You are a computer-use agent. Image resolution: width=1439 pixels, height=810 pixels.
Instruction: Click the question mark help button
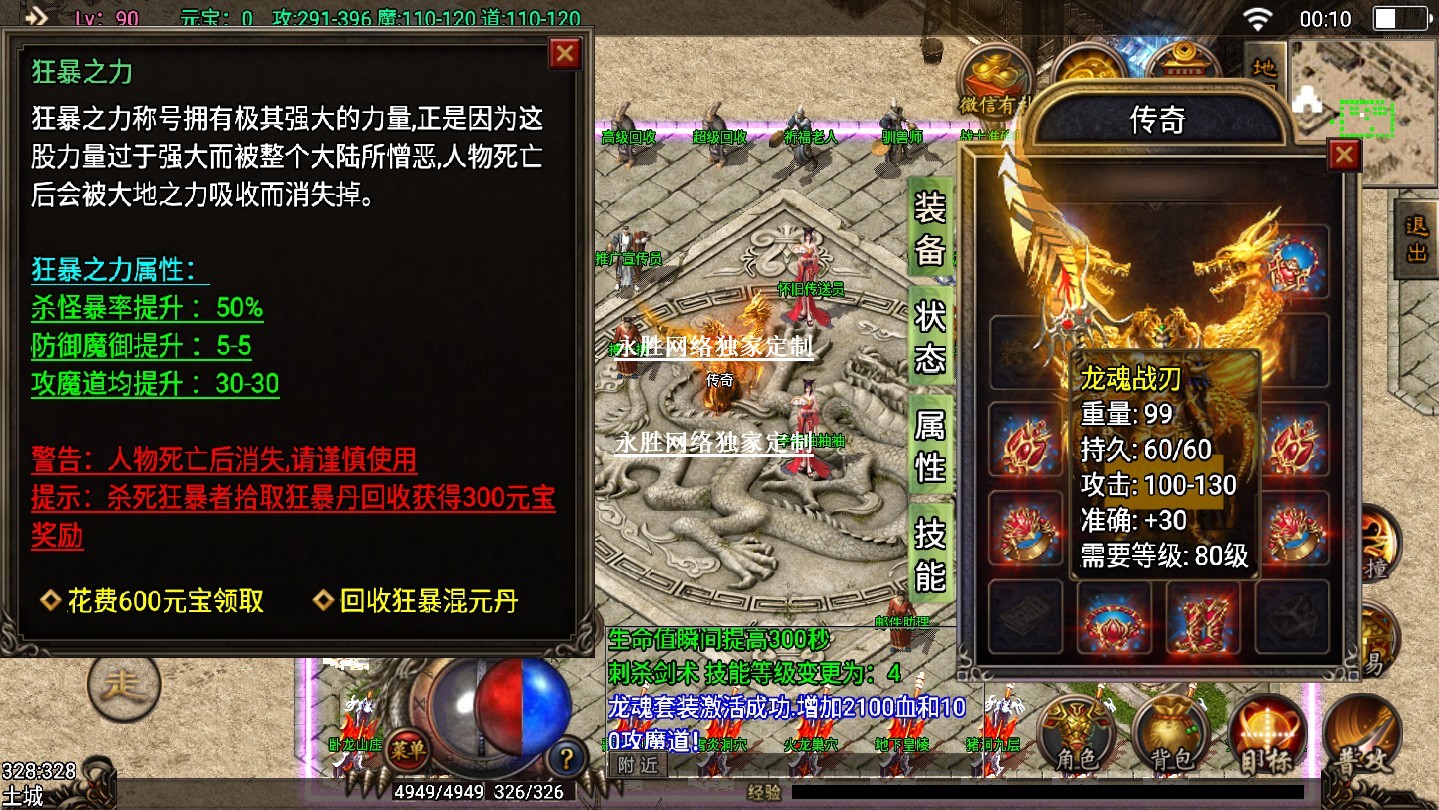click(566, 755)
